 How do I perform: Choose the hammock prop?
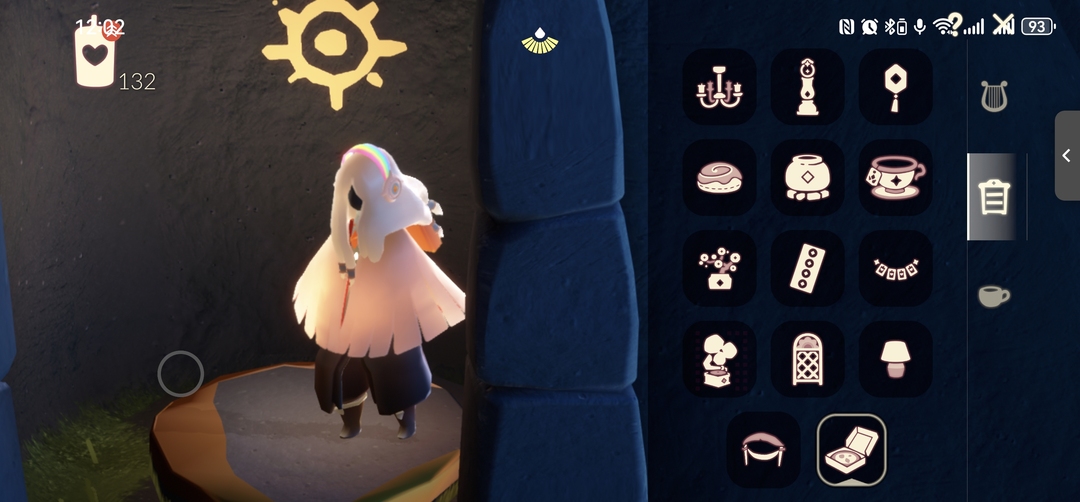(763, 448)
